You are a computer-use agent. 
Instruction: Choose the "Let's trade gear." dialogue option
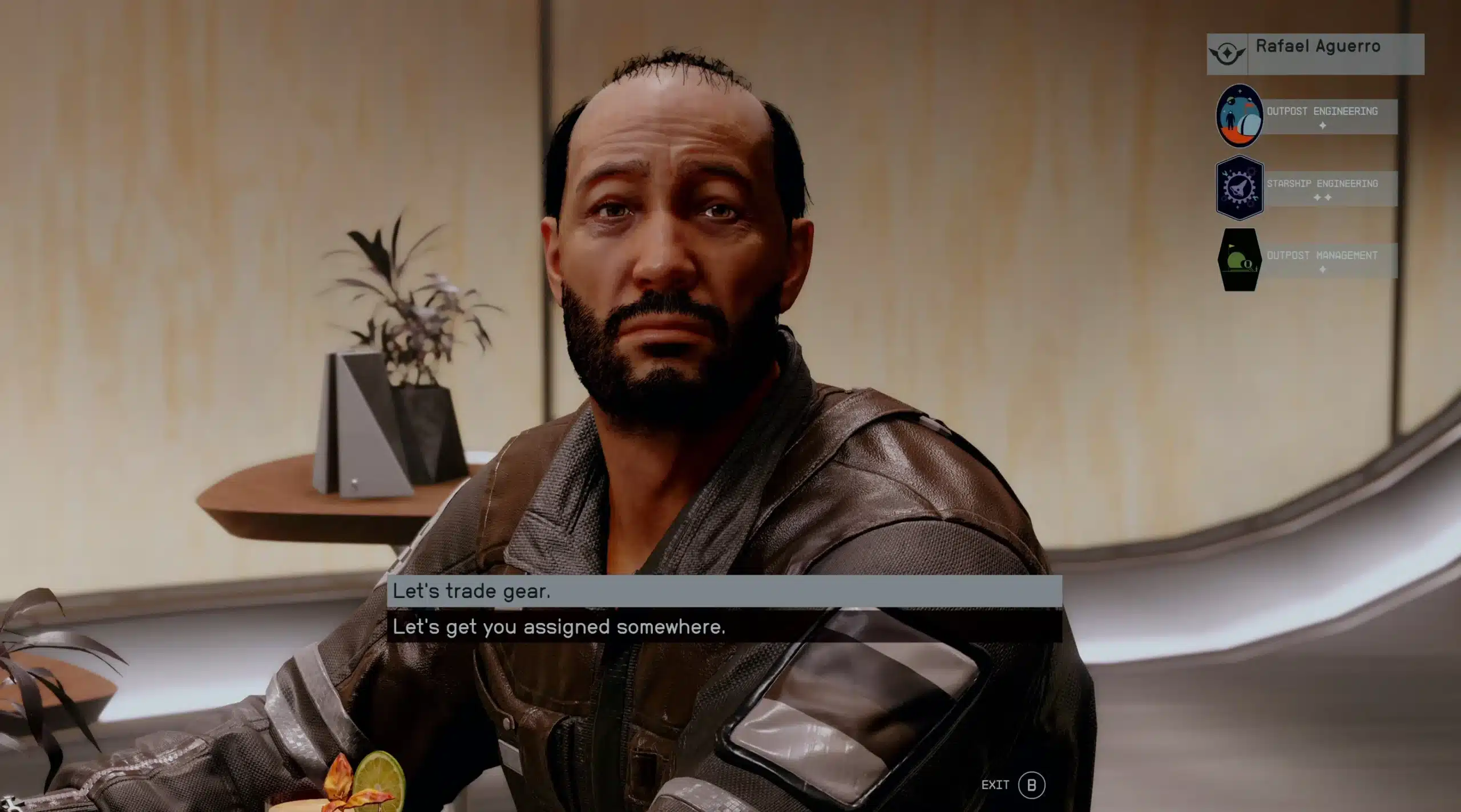(x=724, y=591)
